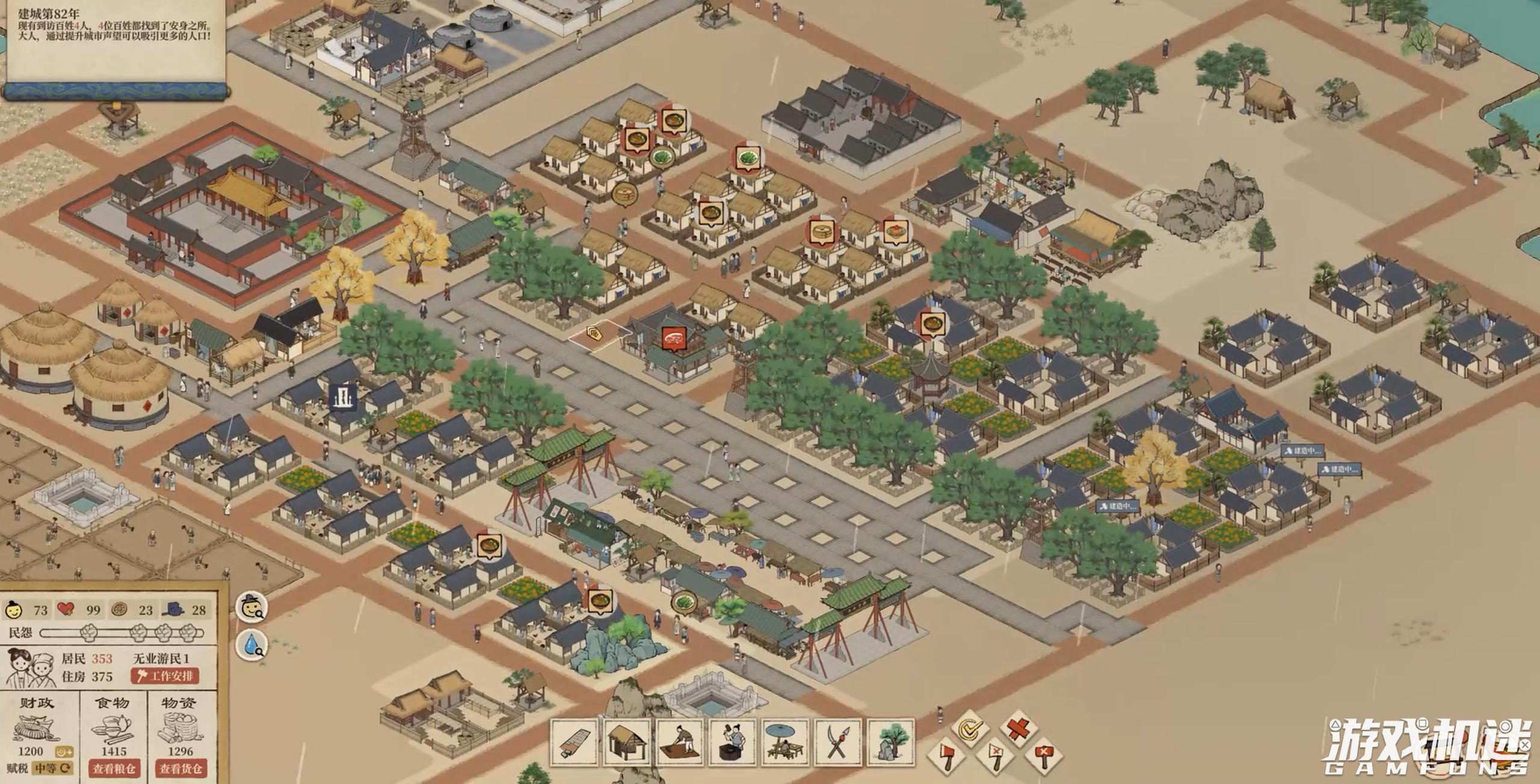
Task: Choose the blacksmith crafting category
Action: coord(733,743)
